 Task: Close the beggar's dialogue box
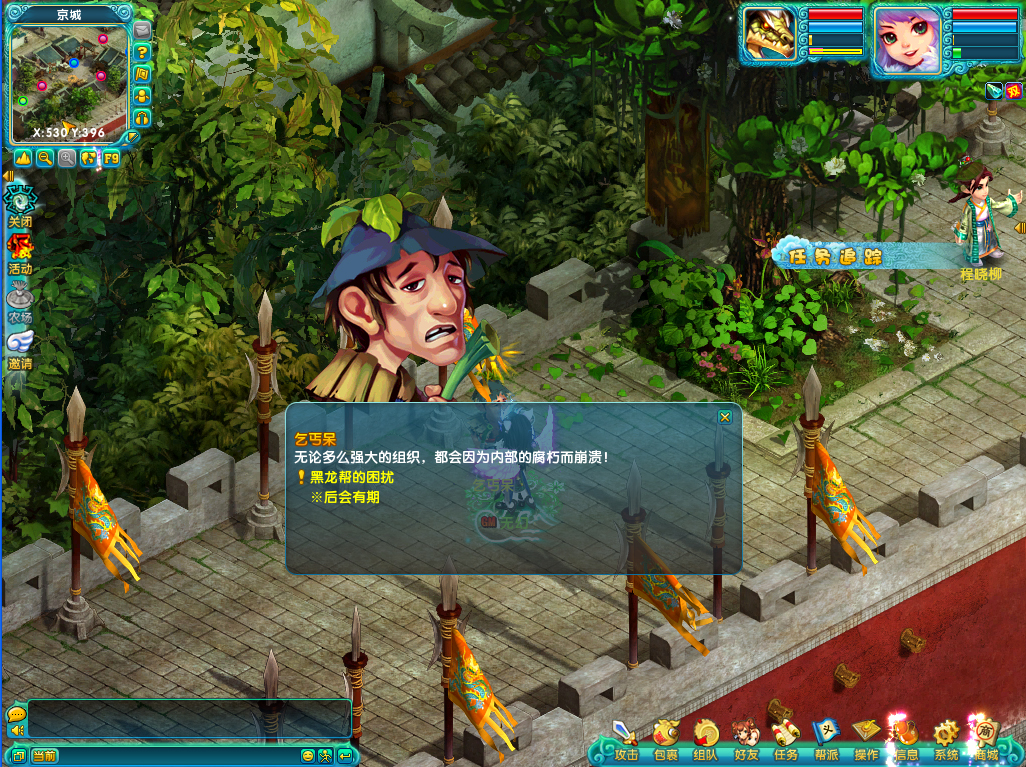(x=725, y=416)
